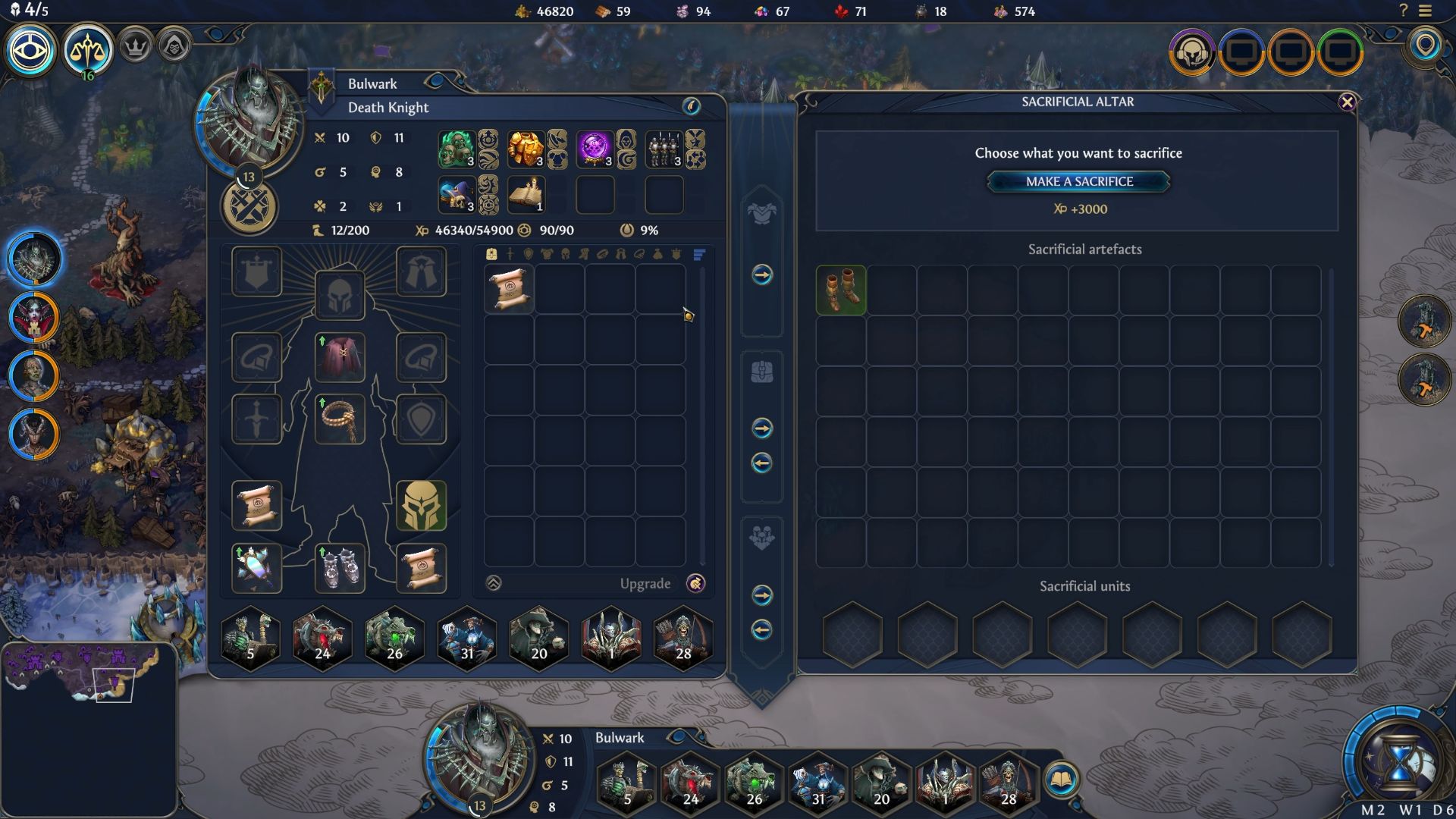Open the help question mark
This screenshot has width=1456, height=819.
tap(1403, 11)
